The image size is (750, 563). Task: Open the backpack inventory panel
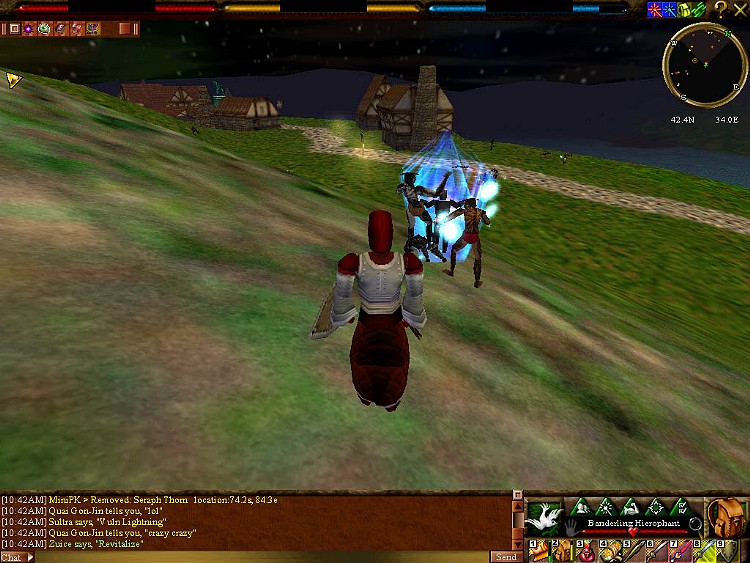tap(727, 517)
